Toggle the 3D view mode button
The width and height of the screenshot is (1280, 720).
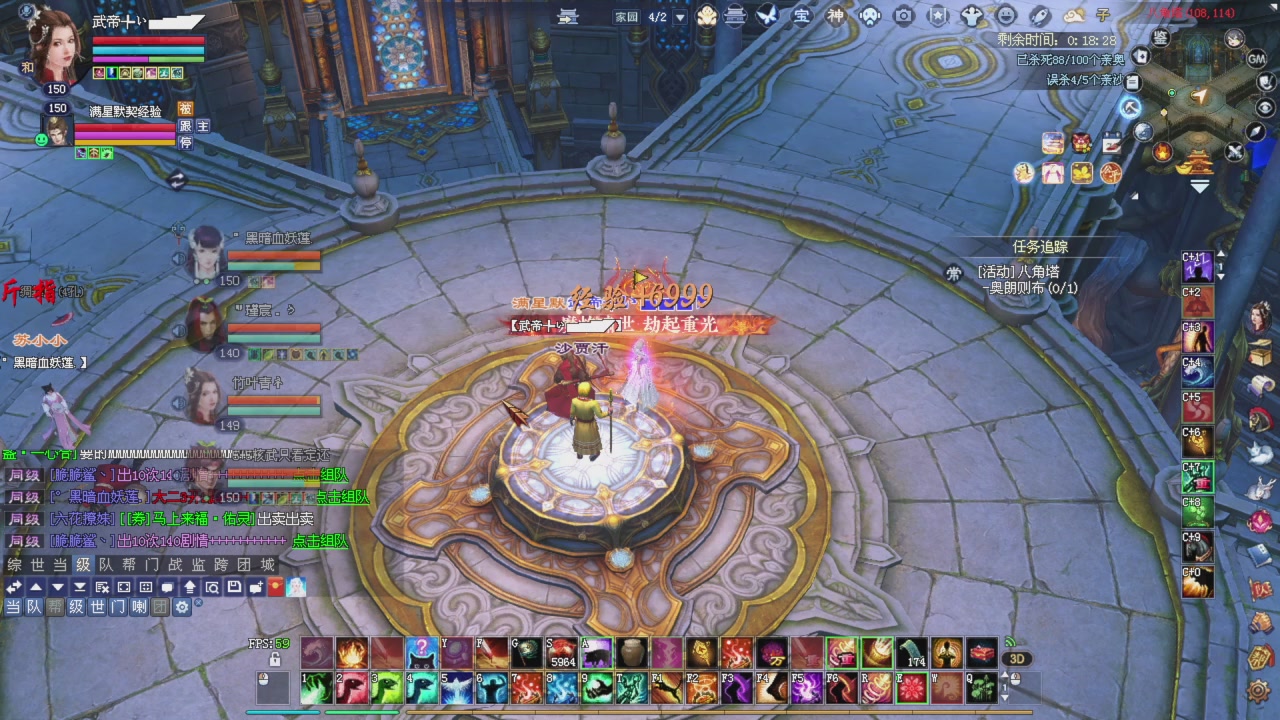tap(1017, 659)
